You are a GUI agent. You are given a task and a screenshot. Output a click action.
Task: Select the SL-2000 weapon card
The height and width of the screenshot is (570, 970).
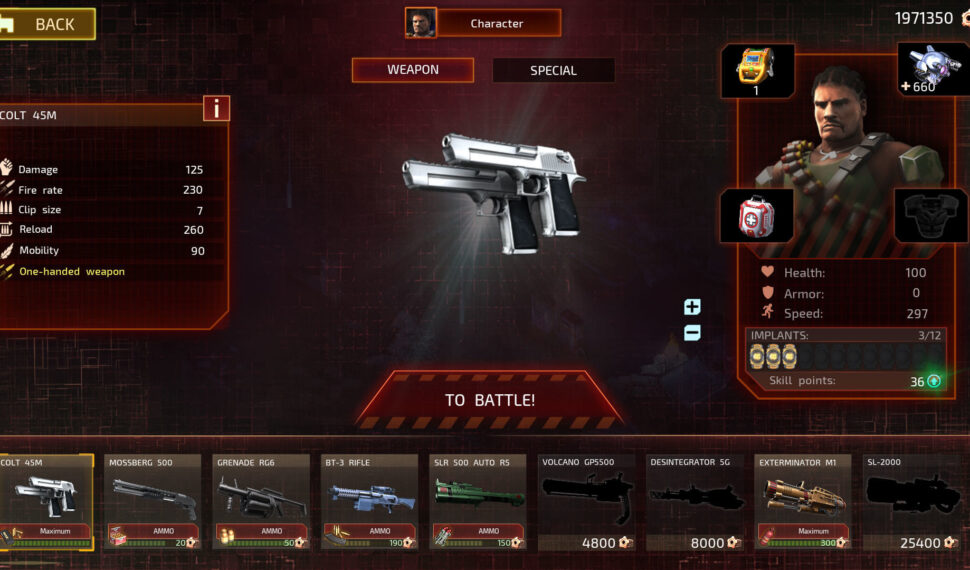[x=910, y=502]
